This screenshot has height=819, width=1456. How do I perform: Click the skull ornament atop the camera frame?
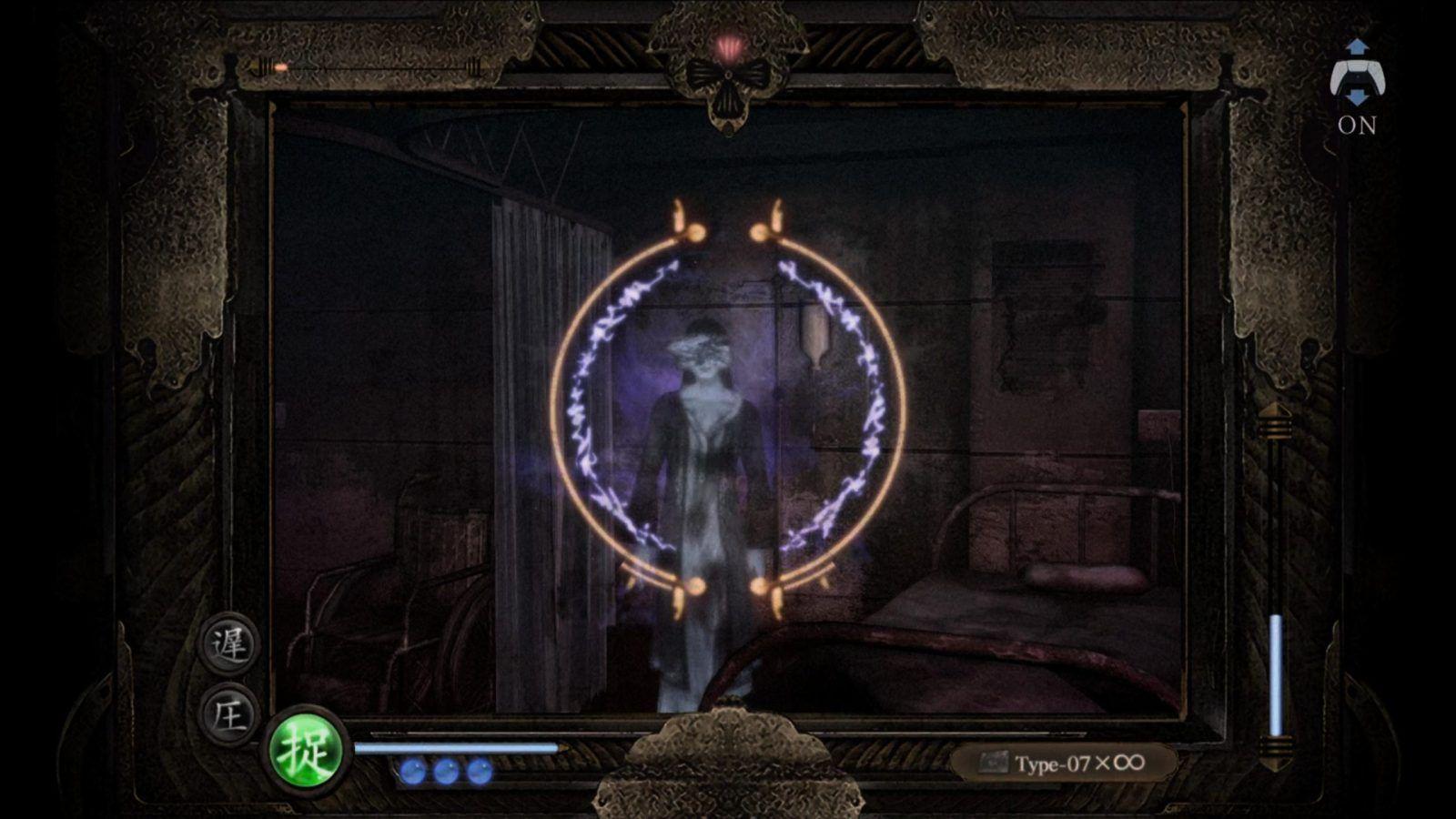[x=727, y=82]
